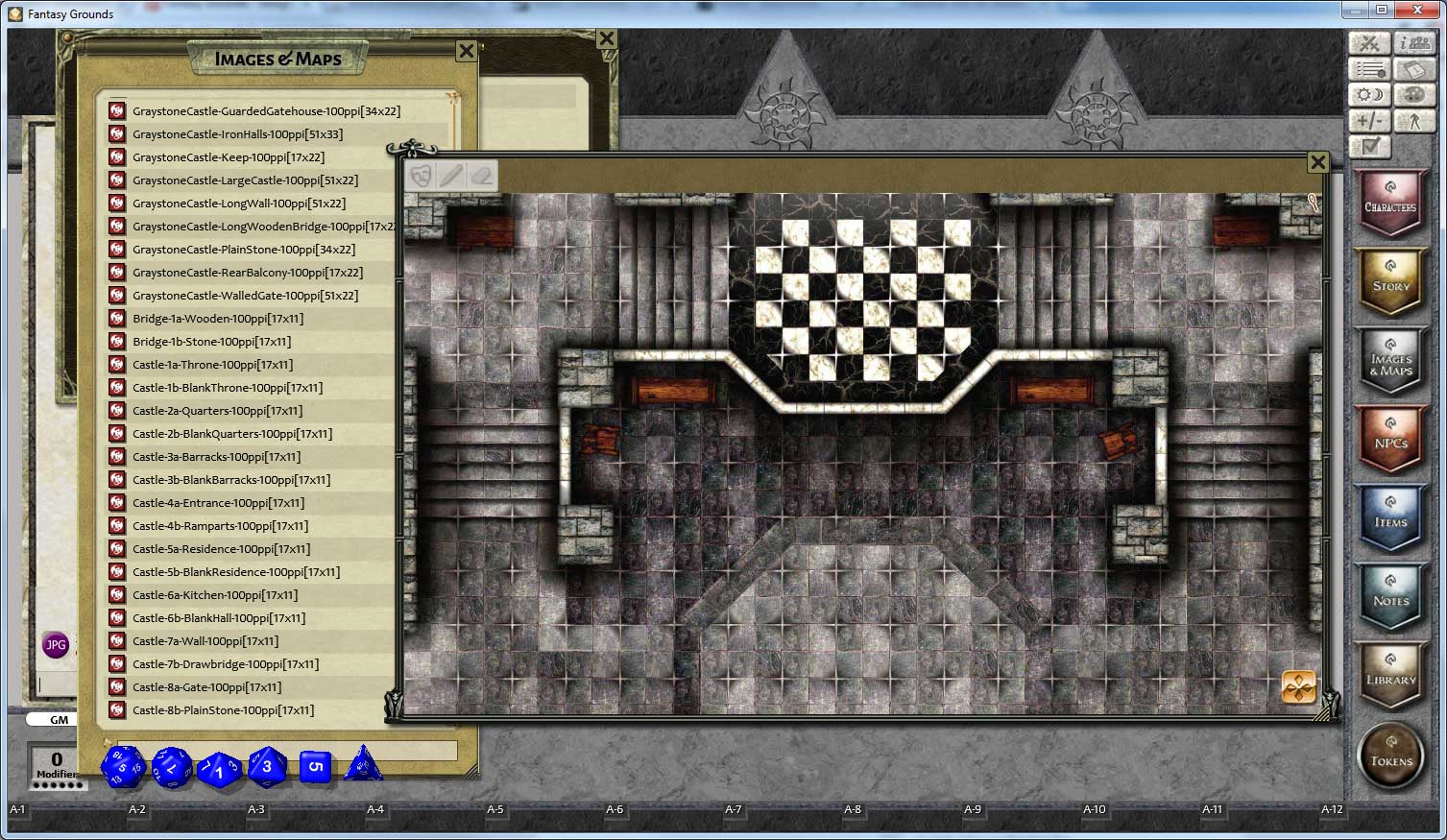Click the crossed-swords effects icon
The image size is (1447, 840).
click(1369, 42)
